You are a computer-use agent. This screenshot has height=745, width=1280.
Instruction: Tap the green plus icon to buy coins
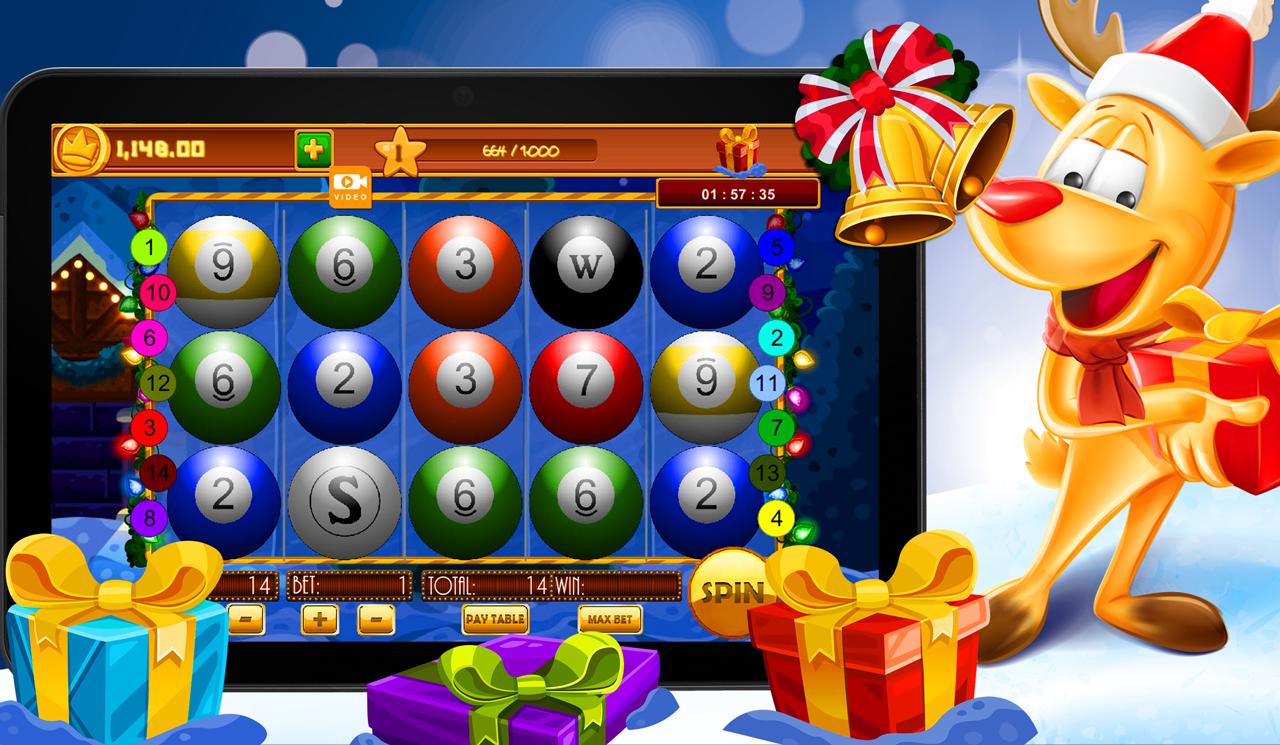click(312, 147)
